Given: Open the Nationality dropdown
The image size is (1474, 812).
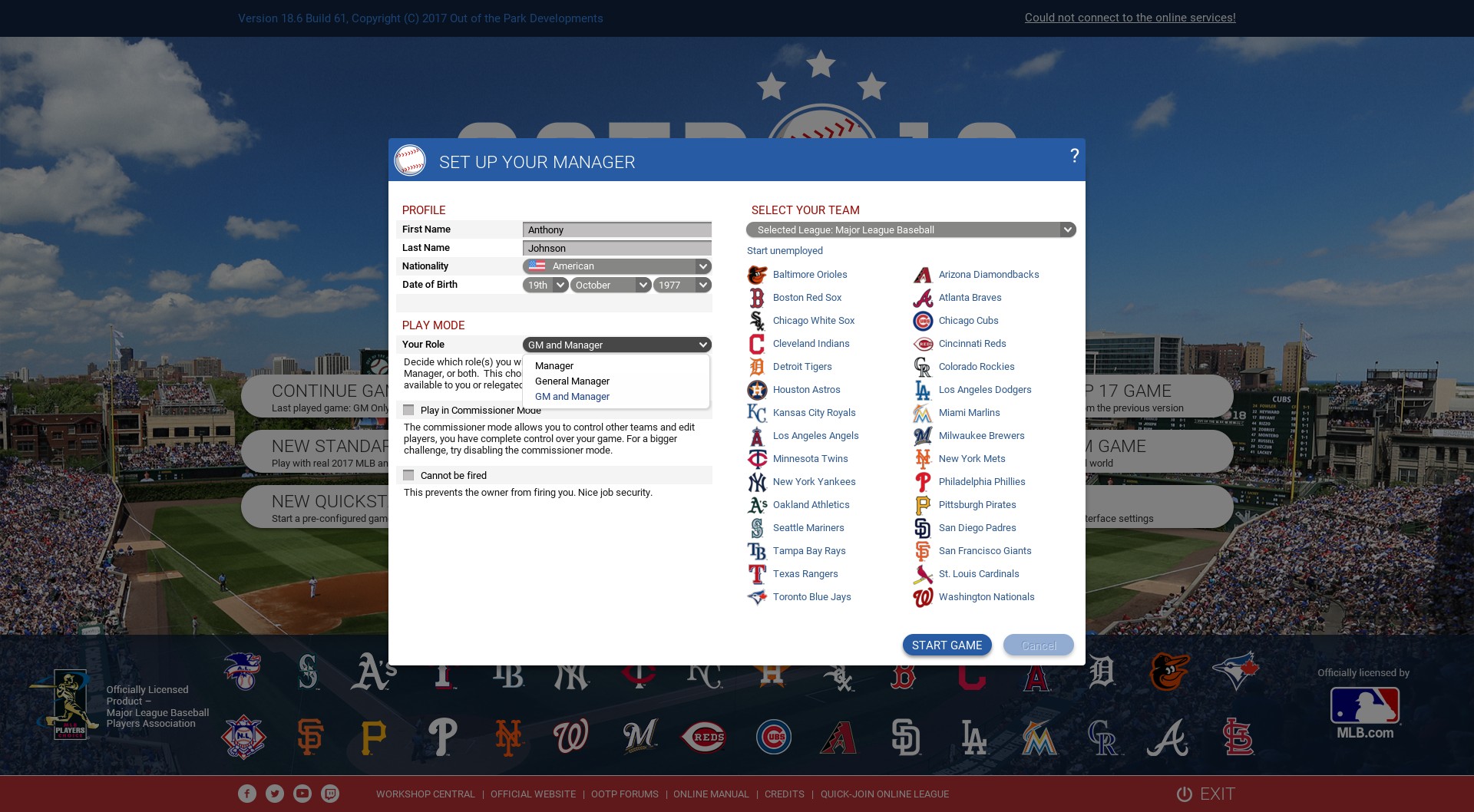Looking at the screenshot, I should point(617,266).
